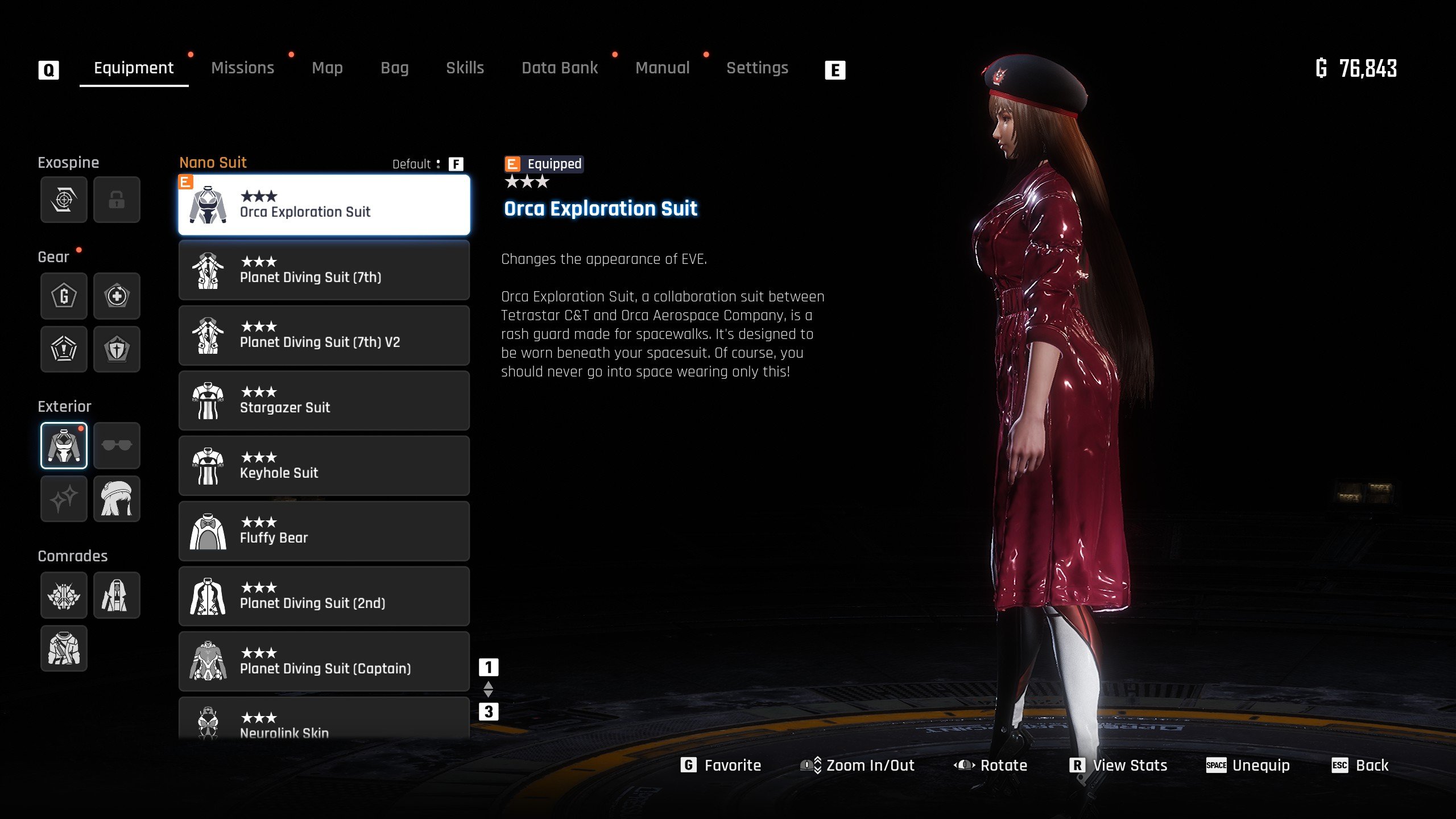Choose Planet Diving Suit (Captain)
Image resolution: width=1456 pixels, height=819 pixels.
pos(324,661)
